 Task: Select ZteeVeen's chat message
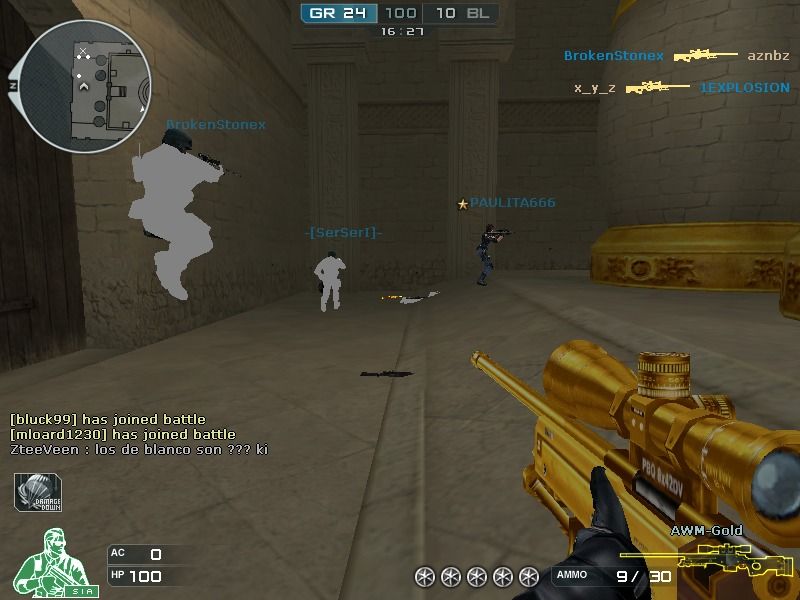click(139, 450)
